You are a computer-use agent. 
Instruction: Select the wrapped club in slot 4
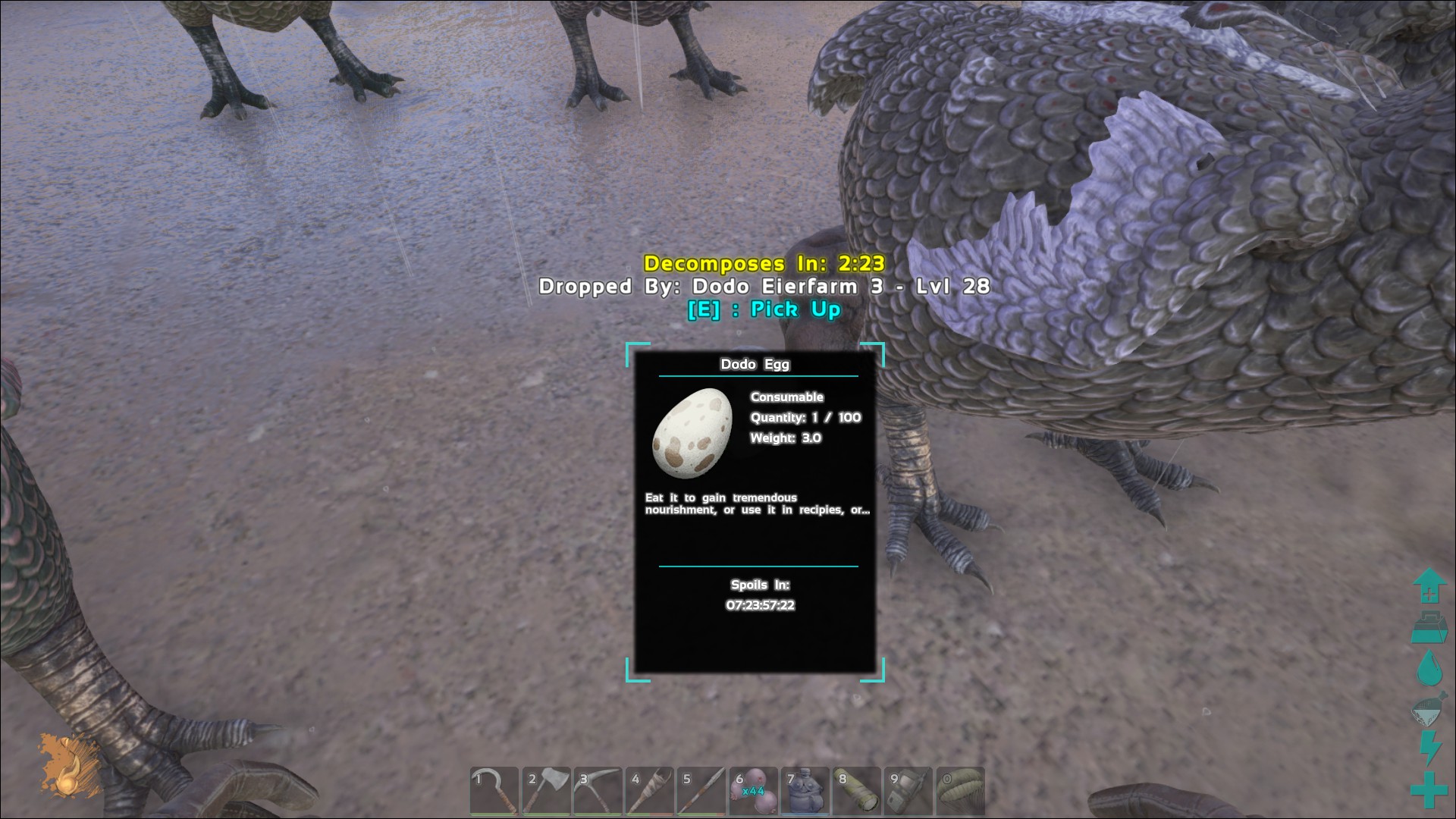[650, 792]
